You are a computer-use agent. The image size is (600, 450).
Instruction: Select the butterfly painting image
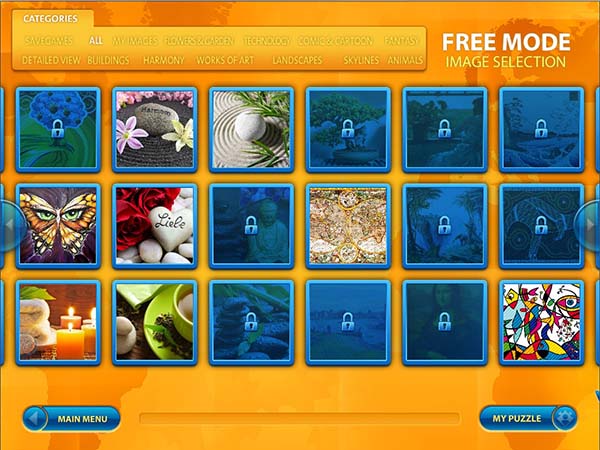57,226
